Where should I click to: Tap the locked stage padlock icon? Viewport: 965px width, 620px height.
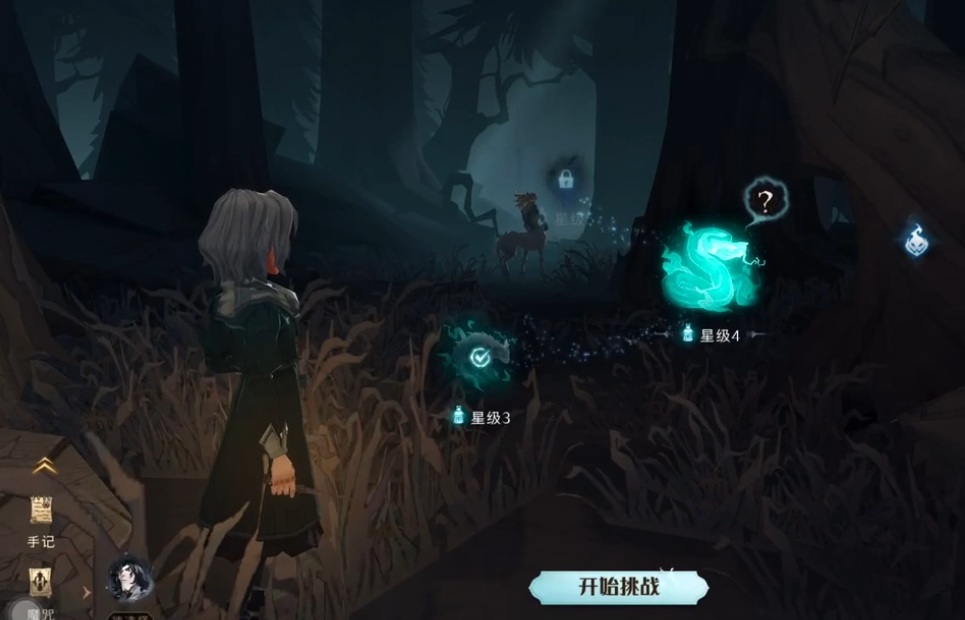[x=565, y=182]
